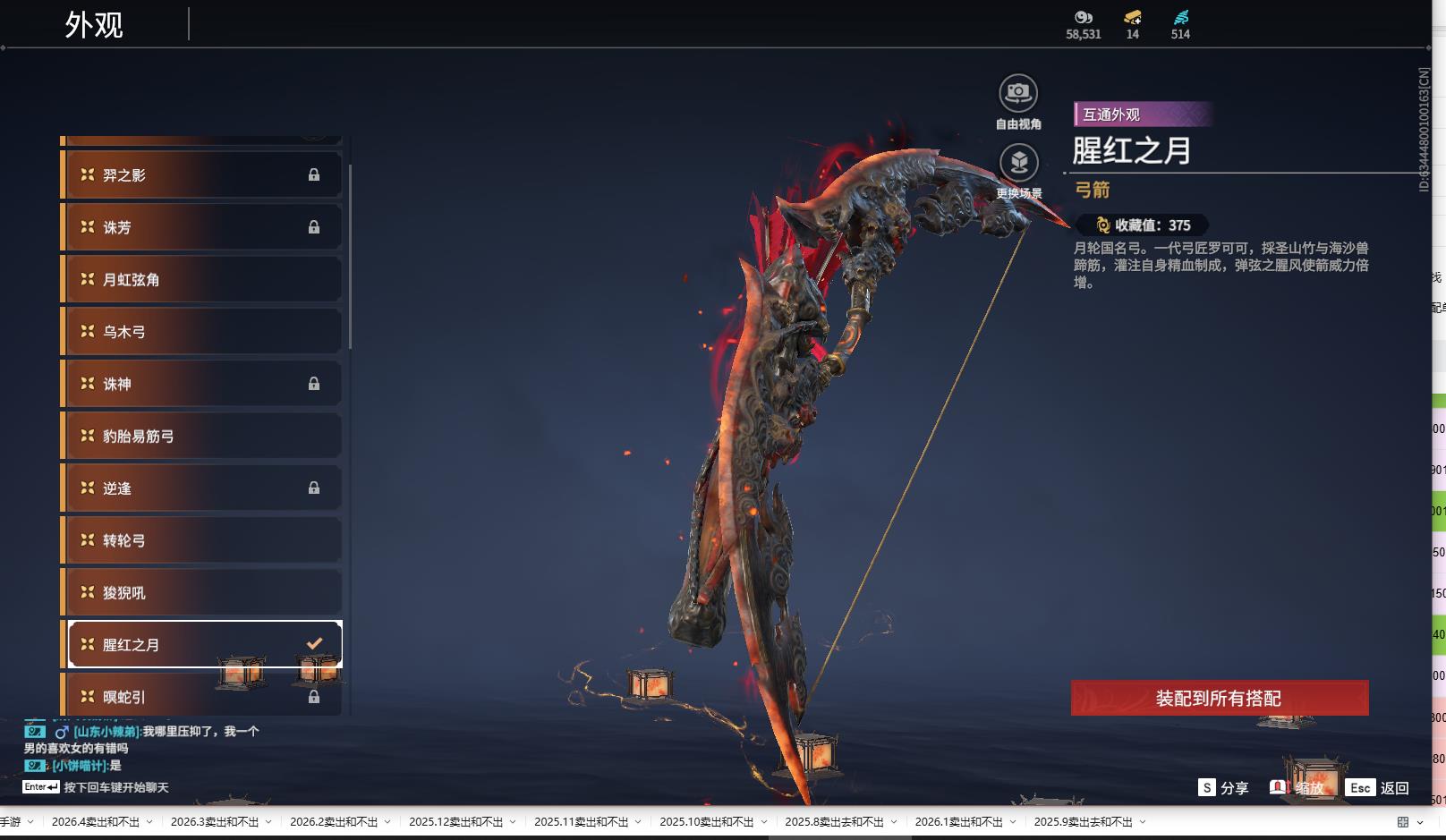The image size is (1446, 840).
Task: Open the chat input box
Action: coord(115,787)
